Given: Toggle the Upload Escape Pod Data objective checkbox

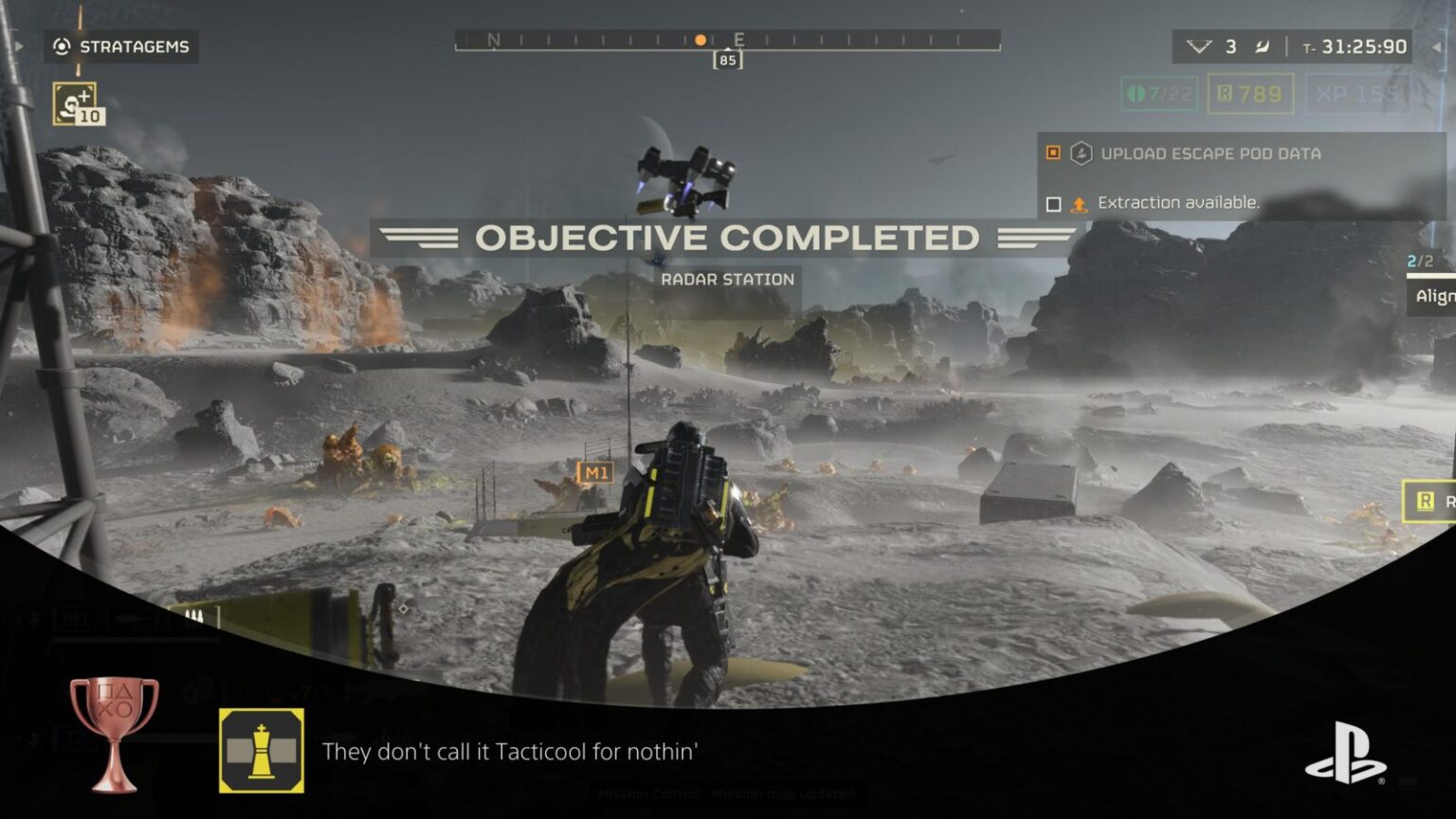Looking at the screenshot, I should 1054,152.
